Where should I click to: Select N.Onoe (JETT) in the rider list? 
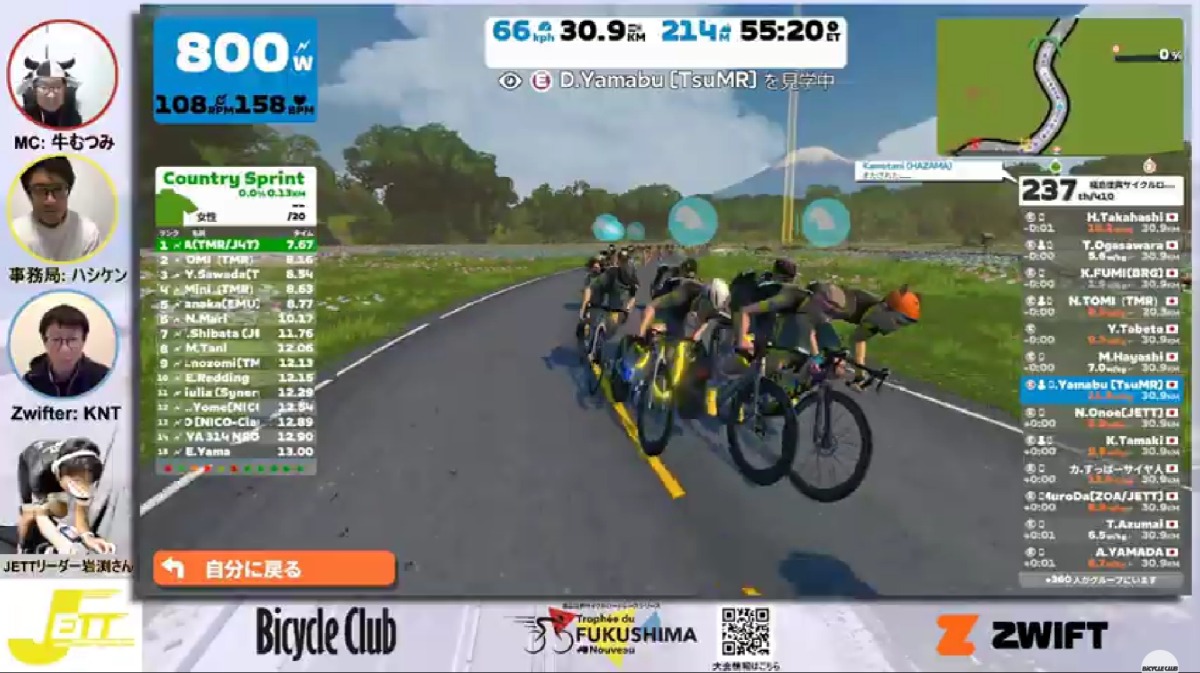pyautogui.click(x=1101, y=418)
